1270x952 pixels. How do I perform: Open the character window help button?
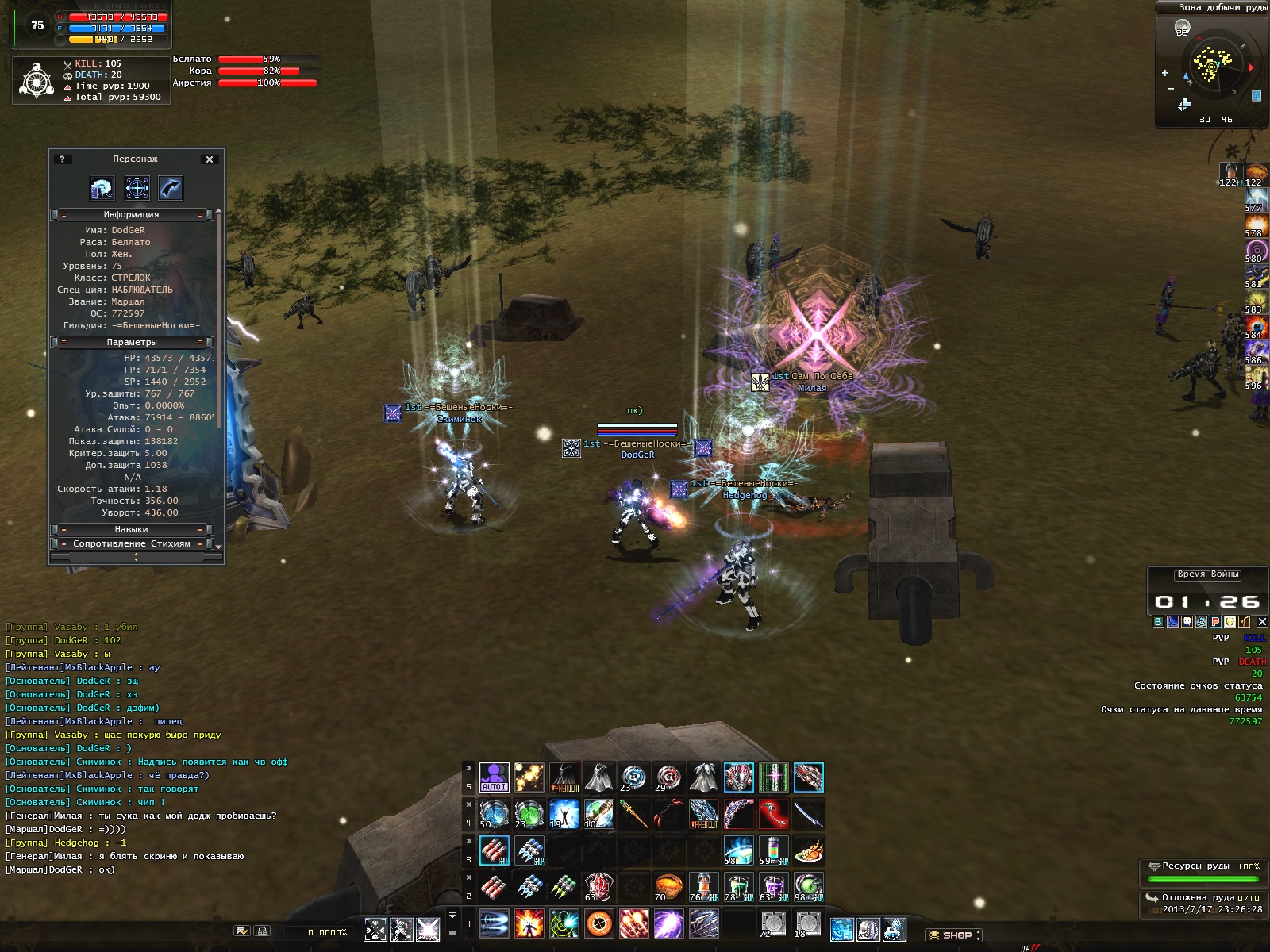pos(62,159)
